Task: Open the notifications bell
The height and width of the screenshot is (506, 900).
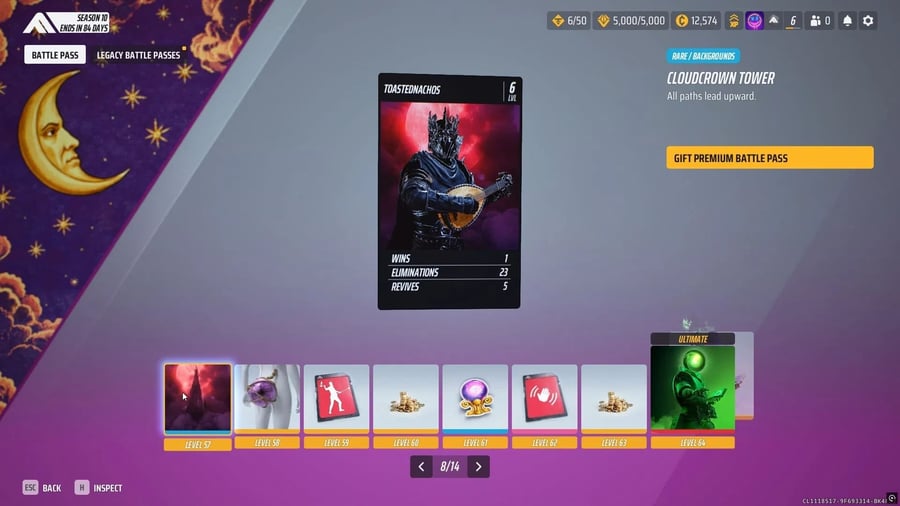Action: (847, 21)
